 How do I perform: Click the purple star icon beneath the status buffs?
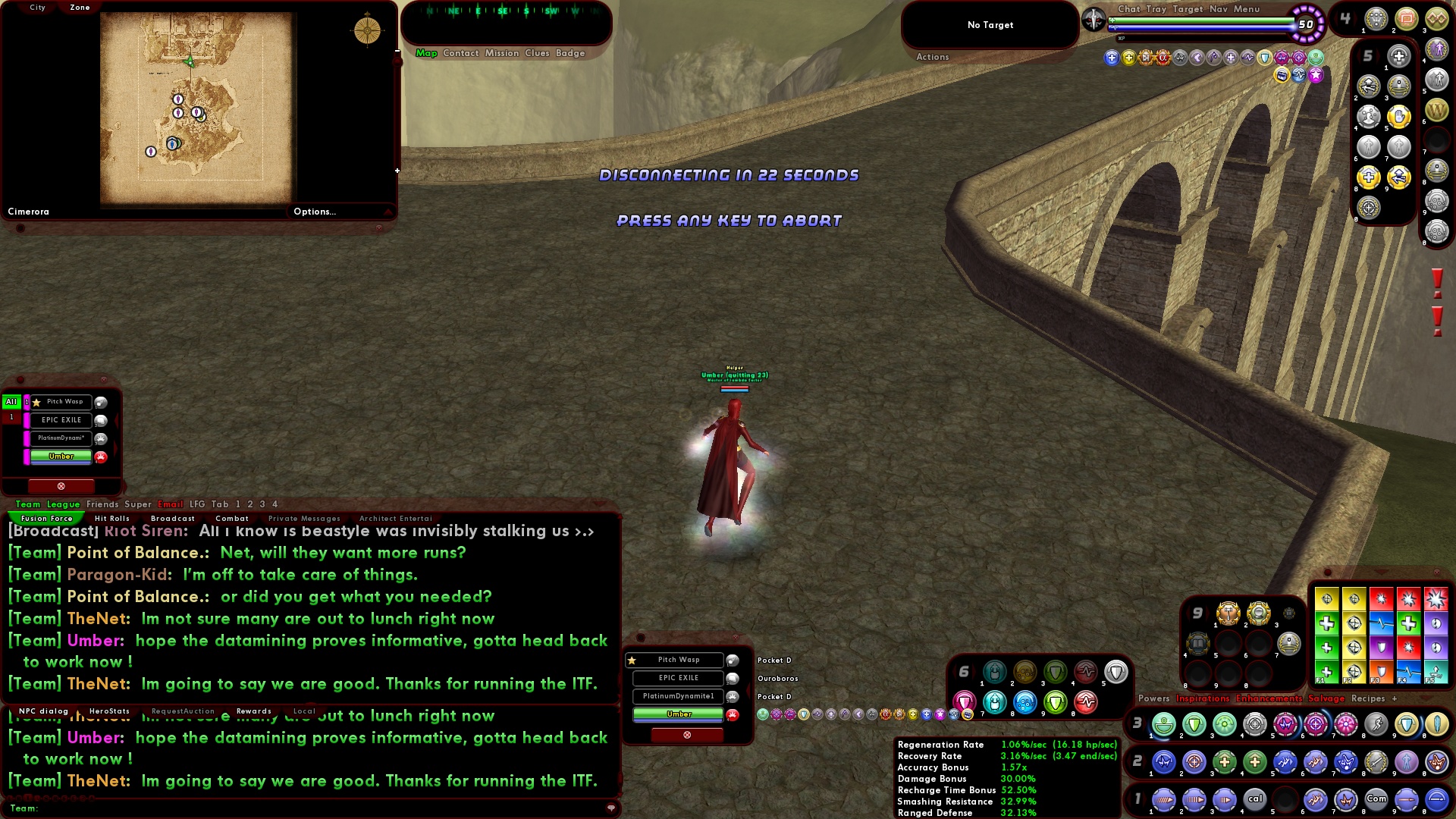(x=1314, y=74)
